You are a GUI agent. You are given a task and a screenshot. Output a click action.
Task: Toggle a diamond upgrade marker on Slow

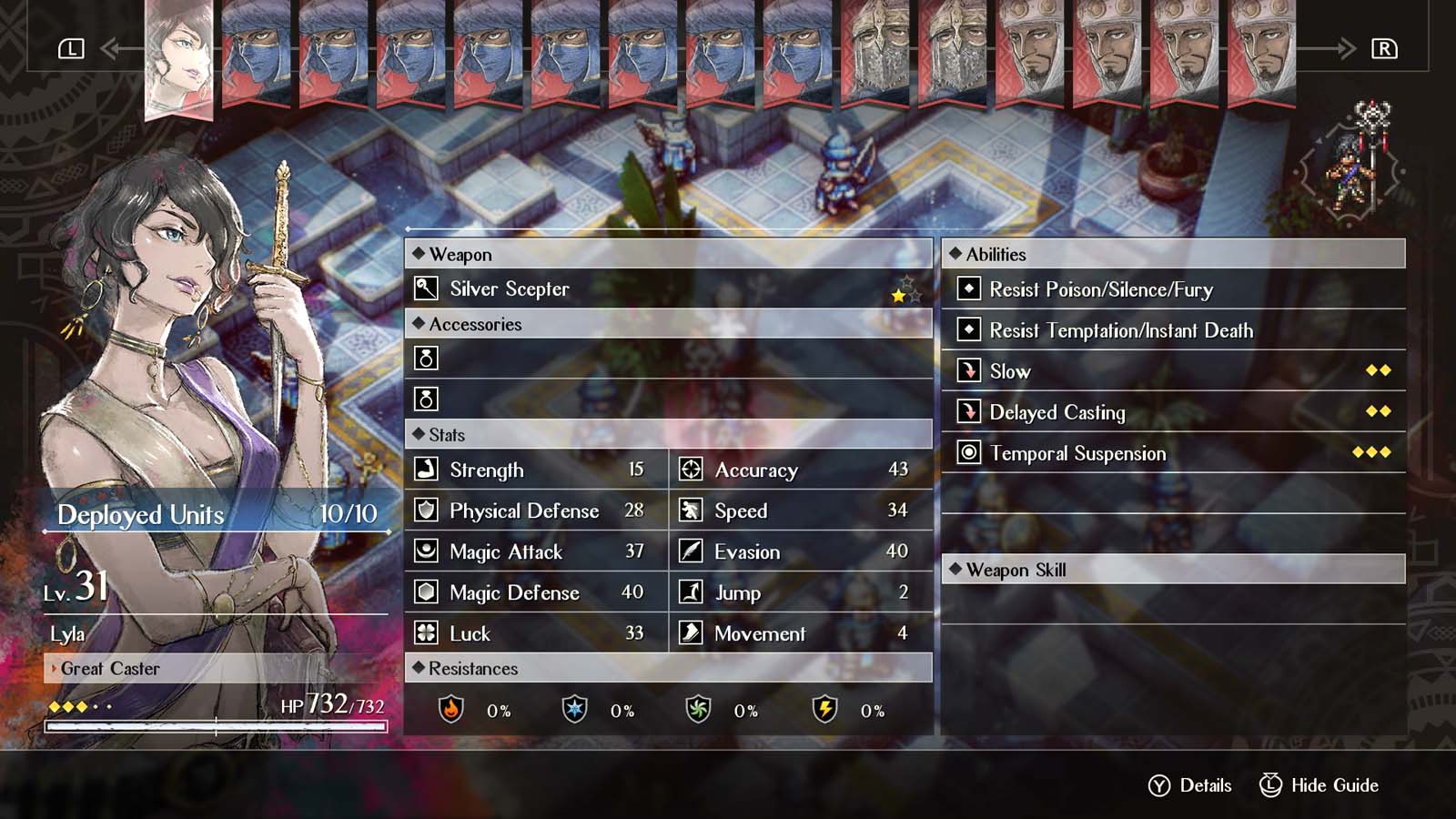coord(1377,371)
